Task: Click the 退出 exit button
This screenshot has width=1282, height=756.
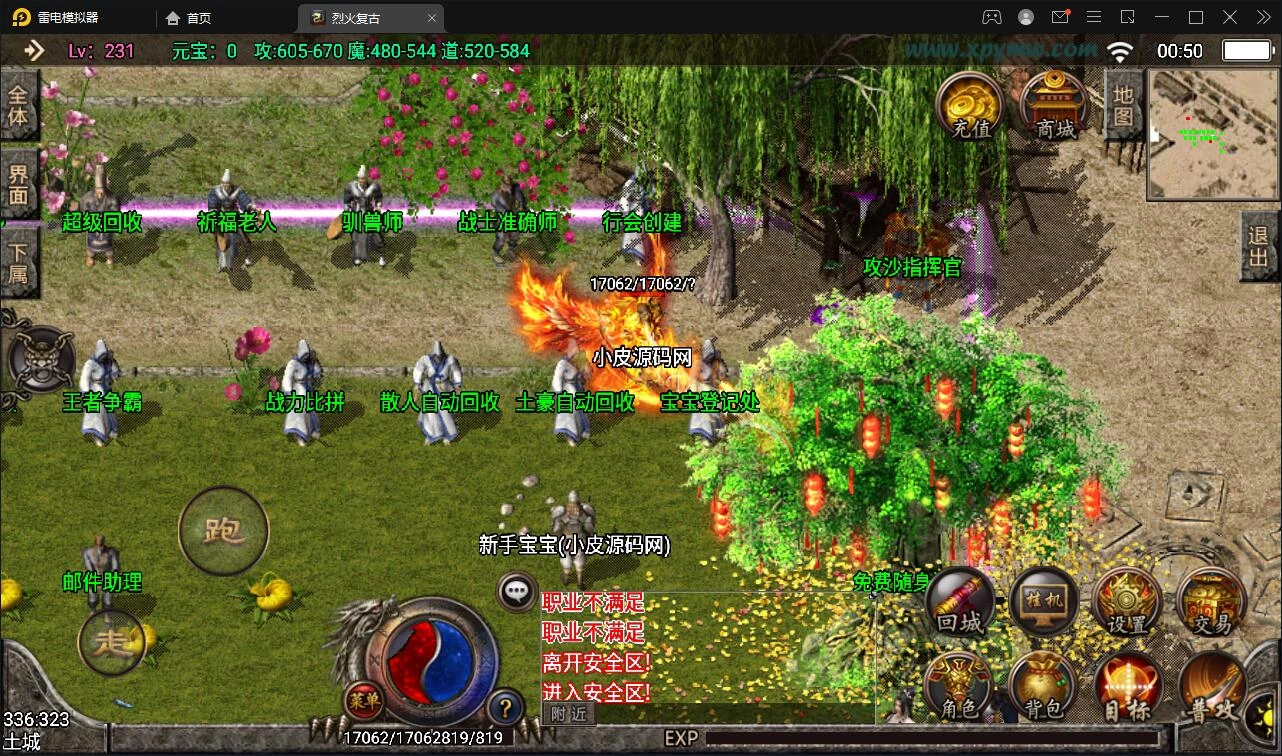Action: (1259, 248)
